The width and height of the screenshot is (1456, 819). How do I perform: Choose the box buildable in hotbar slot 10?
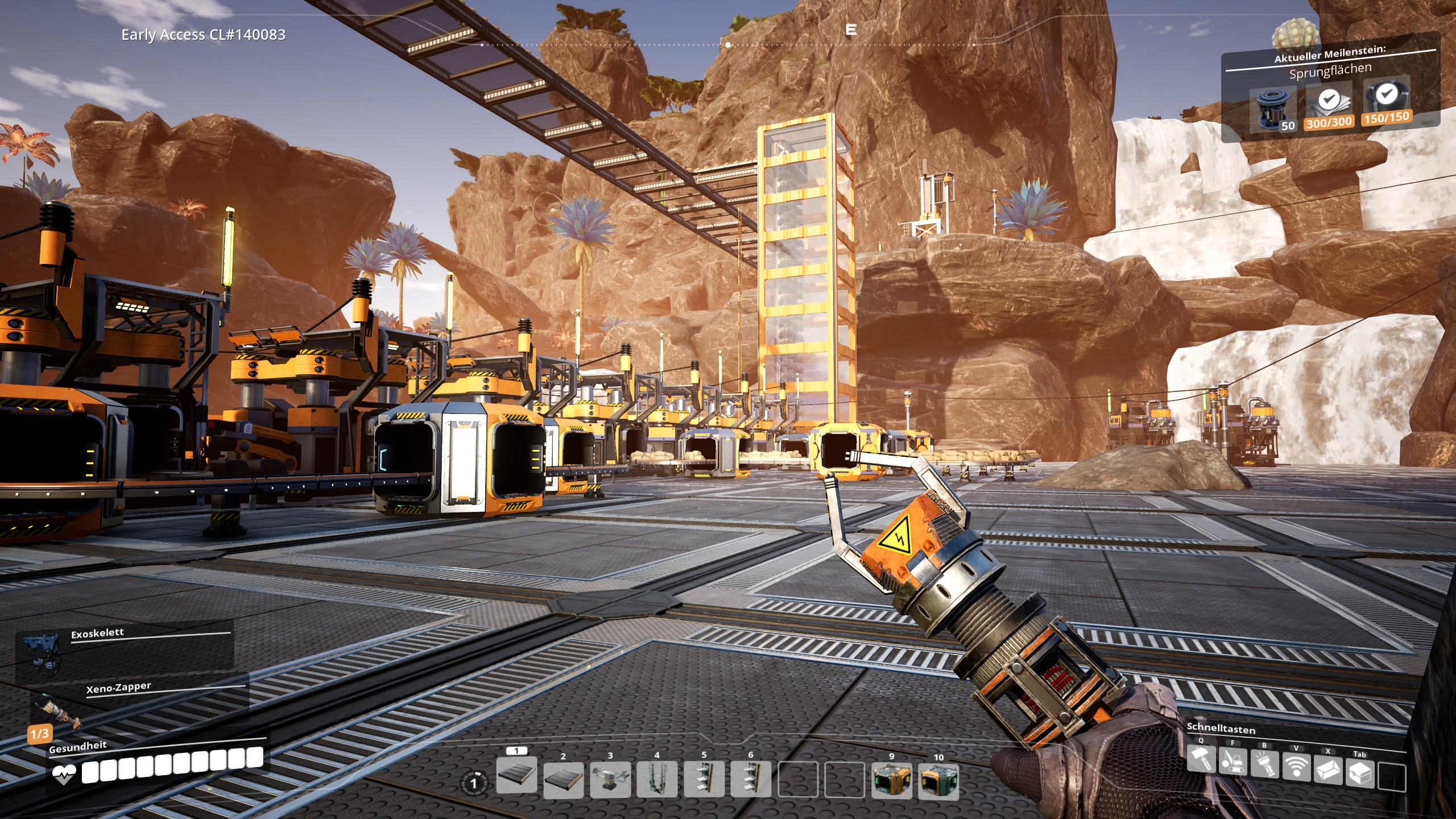click(938, 780)
